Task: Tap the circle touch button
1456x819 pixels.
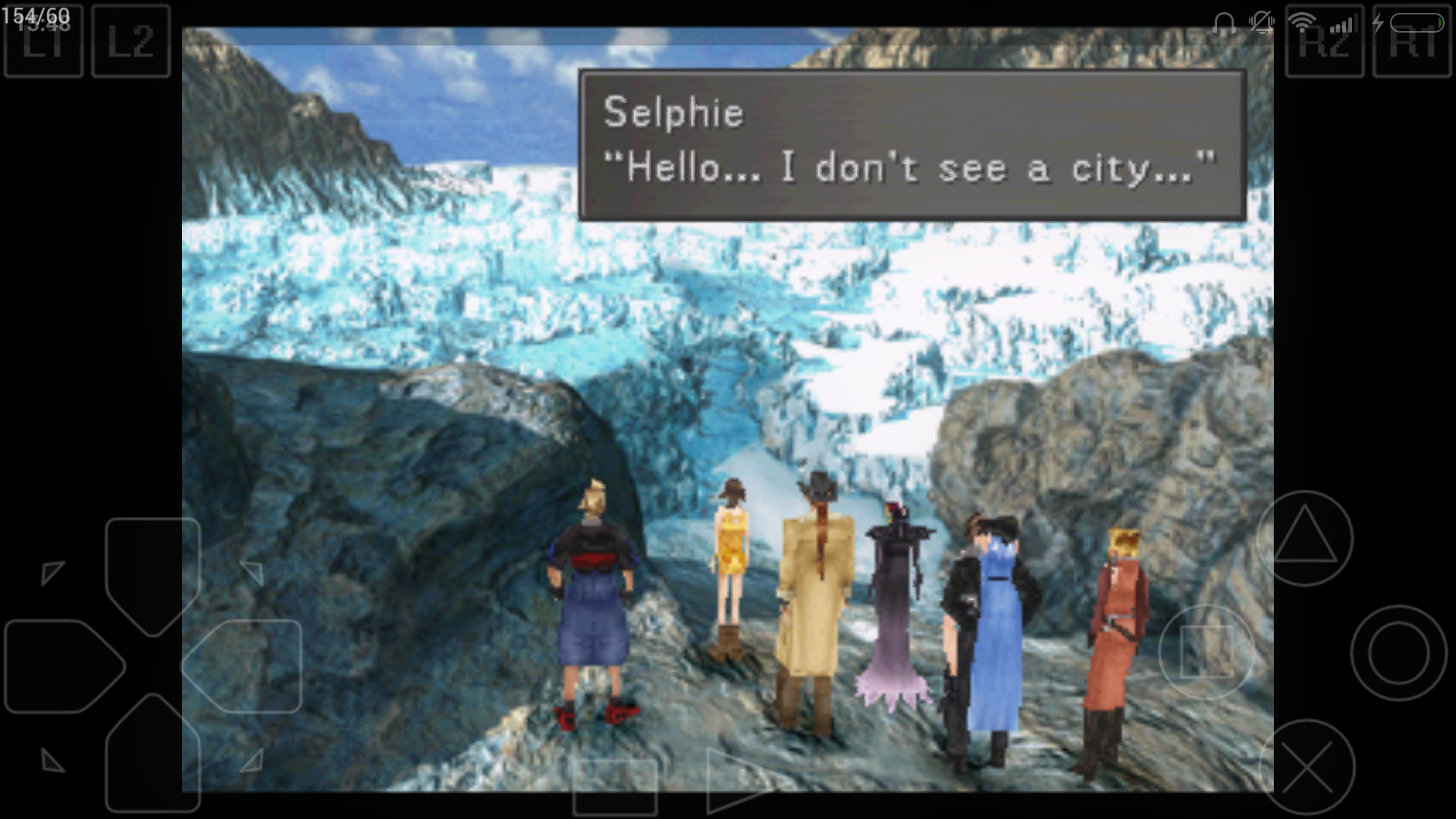Action: click(1398, 652)
